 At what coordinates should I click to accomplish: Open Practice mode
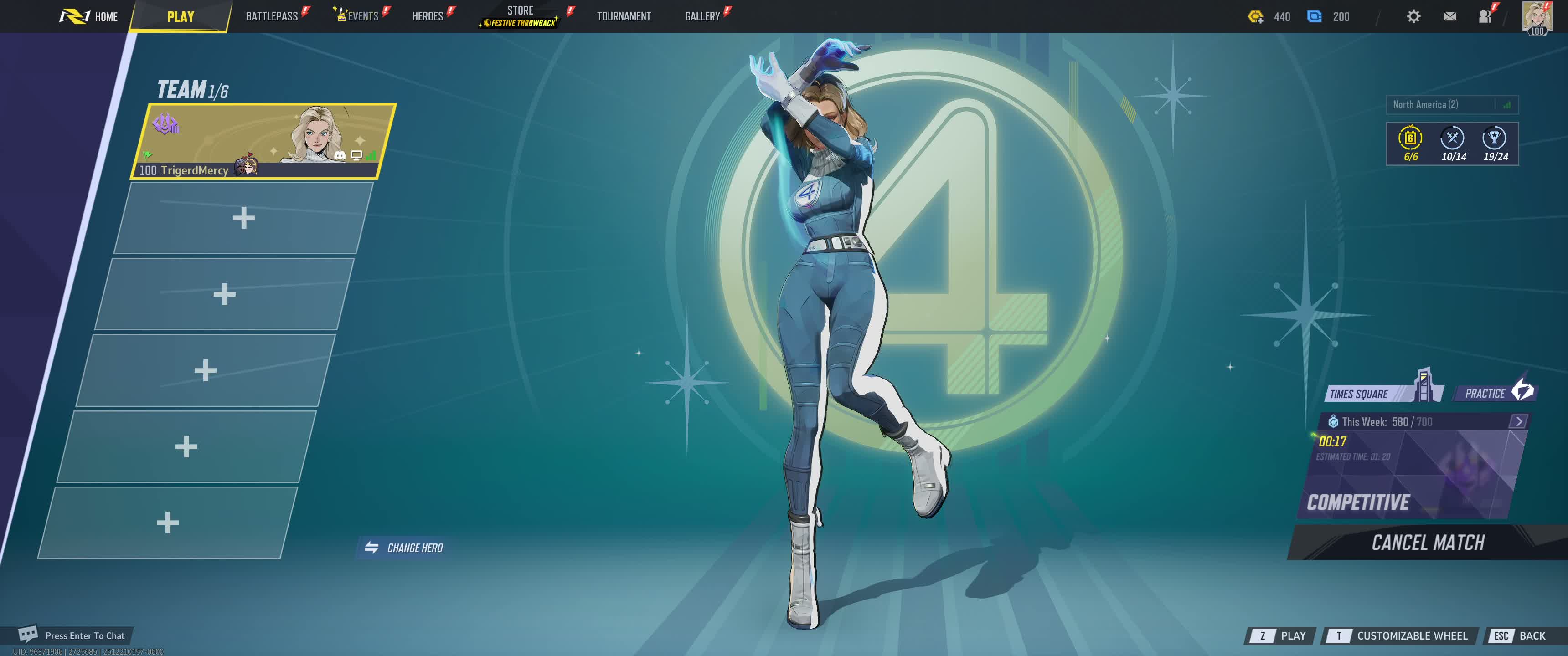[x=1494, y=393]
